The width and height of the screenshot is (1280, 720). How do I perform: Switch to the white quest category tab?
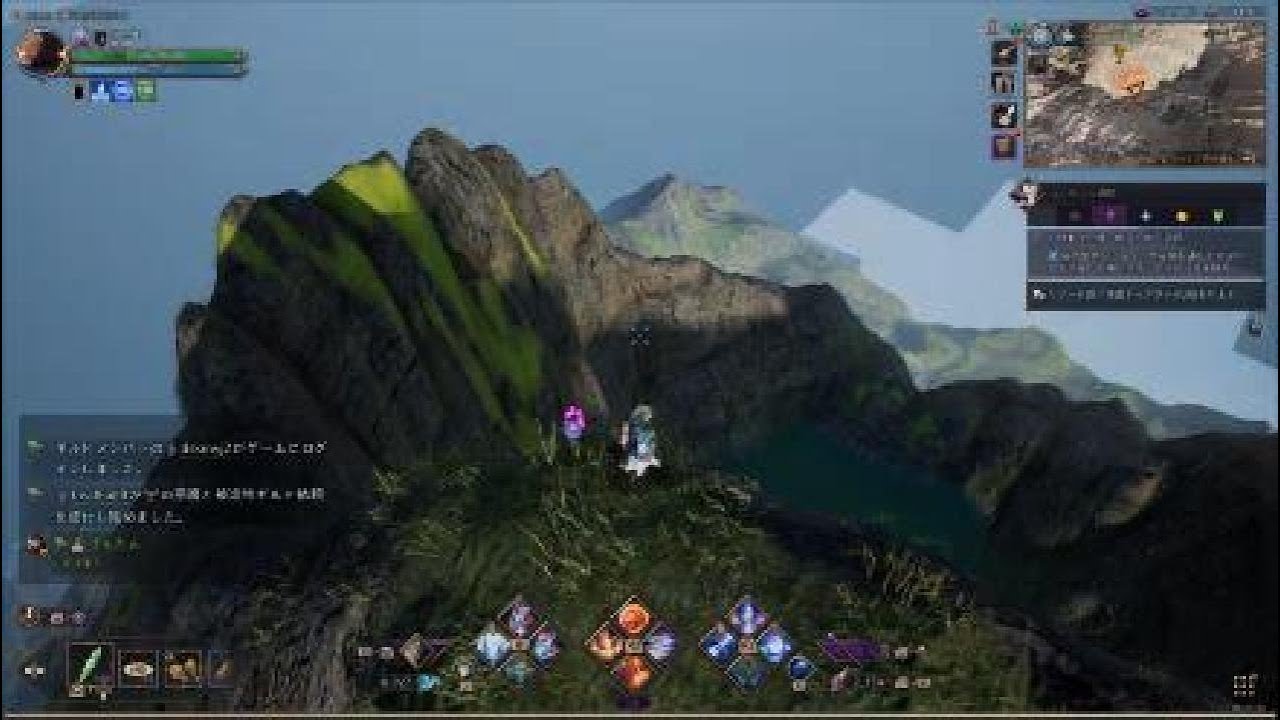(x=1145, y=215)
